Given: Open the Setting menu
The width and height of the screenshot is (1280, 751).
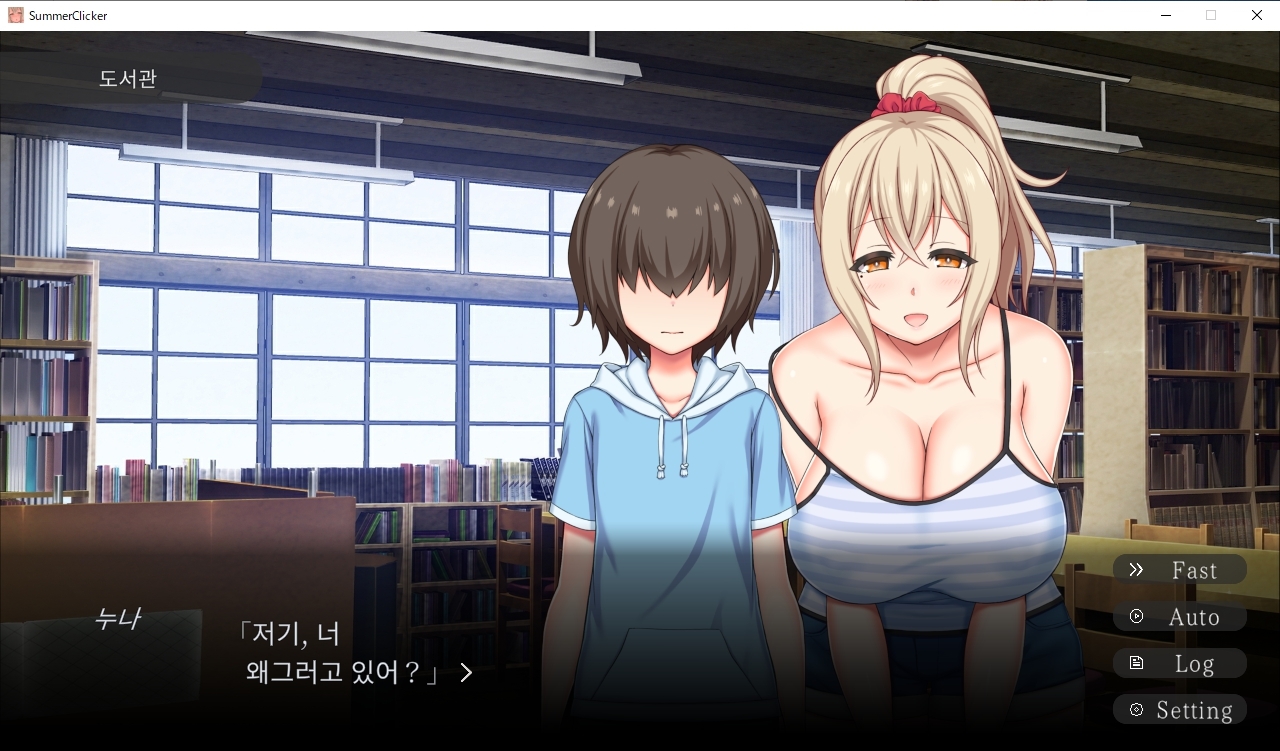Looking at the screenshot, I should click(1179, 710).
